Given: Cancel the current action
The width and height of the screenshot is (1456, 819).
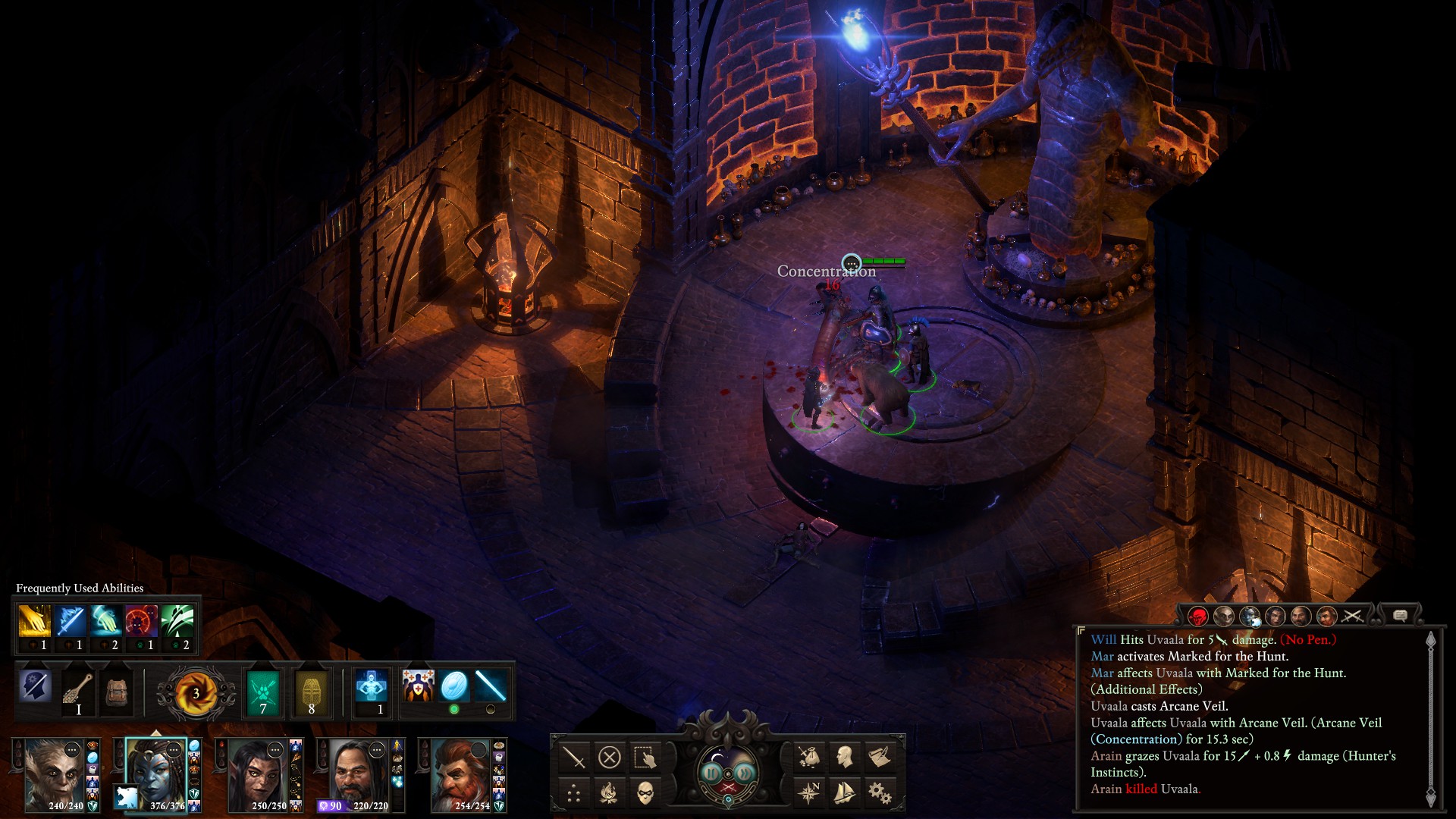Looking at the screenshot, I should click(x=609, y=757).
